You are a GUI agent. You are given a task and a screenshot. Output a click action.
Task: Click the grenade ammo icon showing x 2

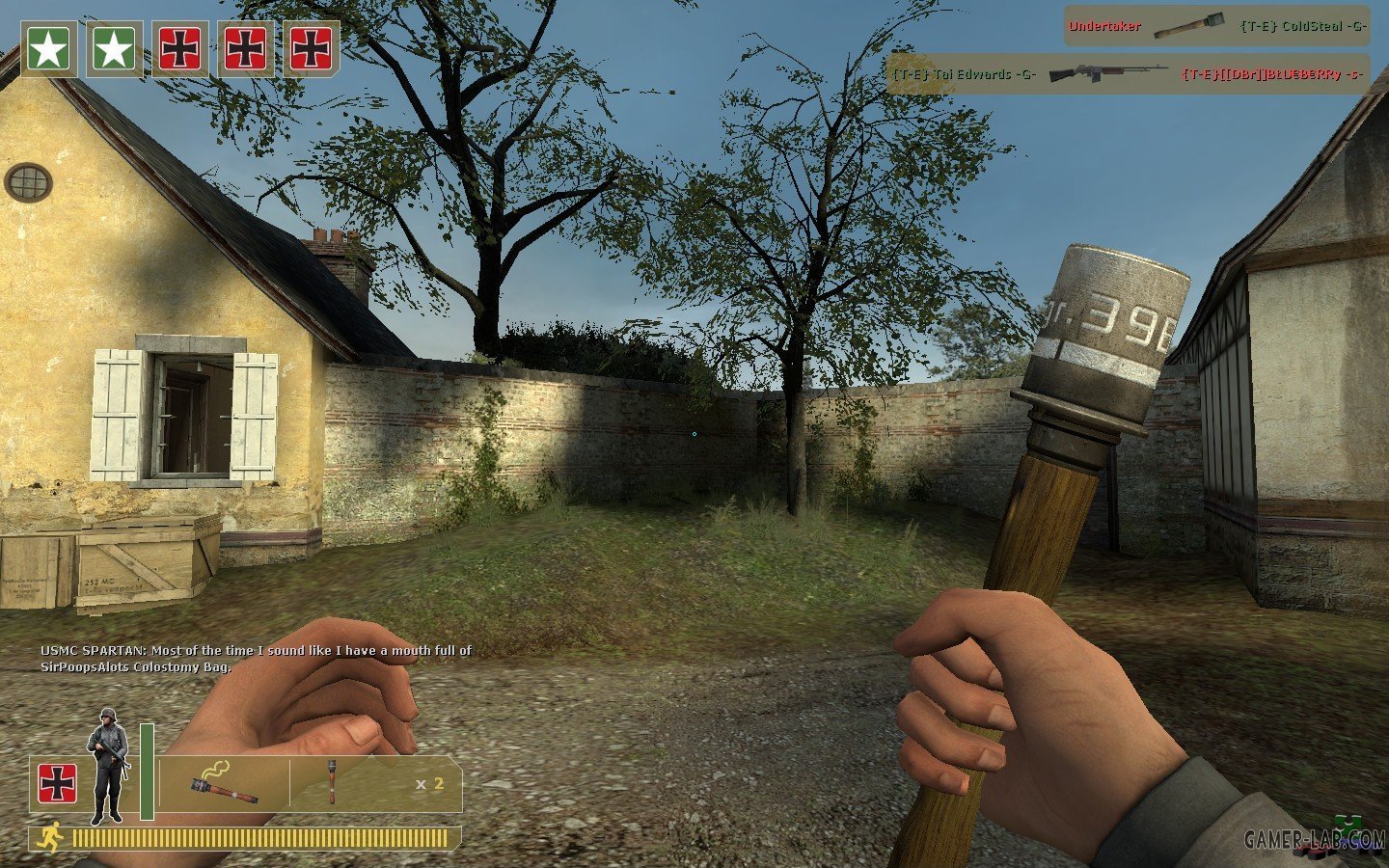(332, 782)
